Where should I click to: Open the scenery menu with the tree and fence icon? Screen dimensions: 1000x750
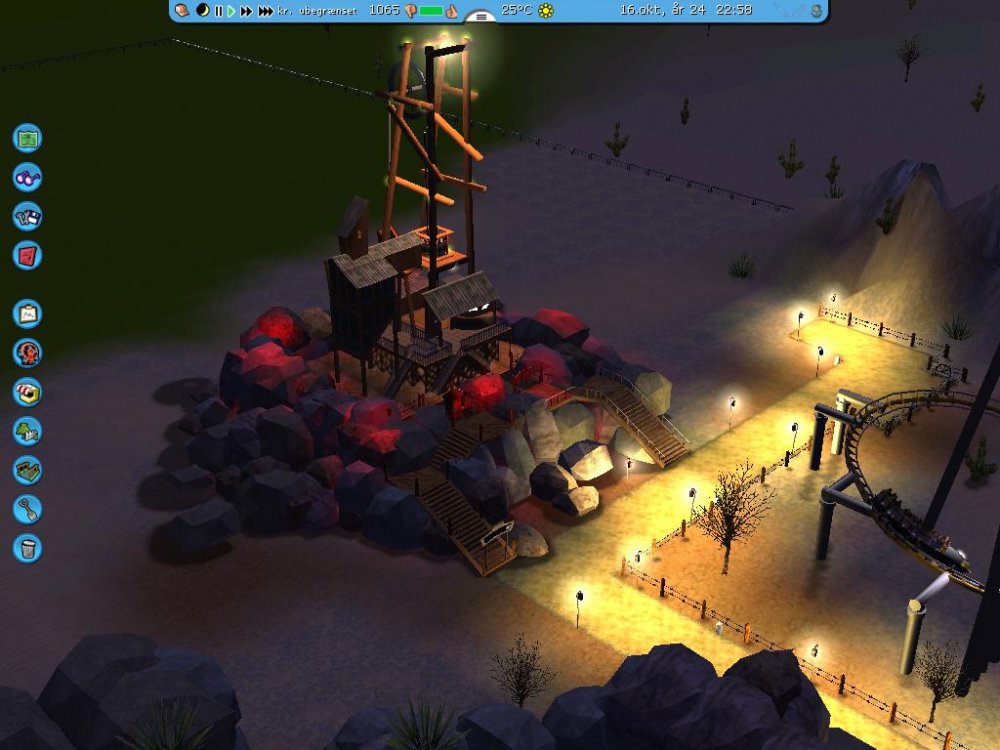(x=27, y=431)
